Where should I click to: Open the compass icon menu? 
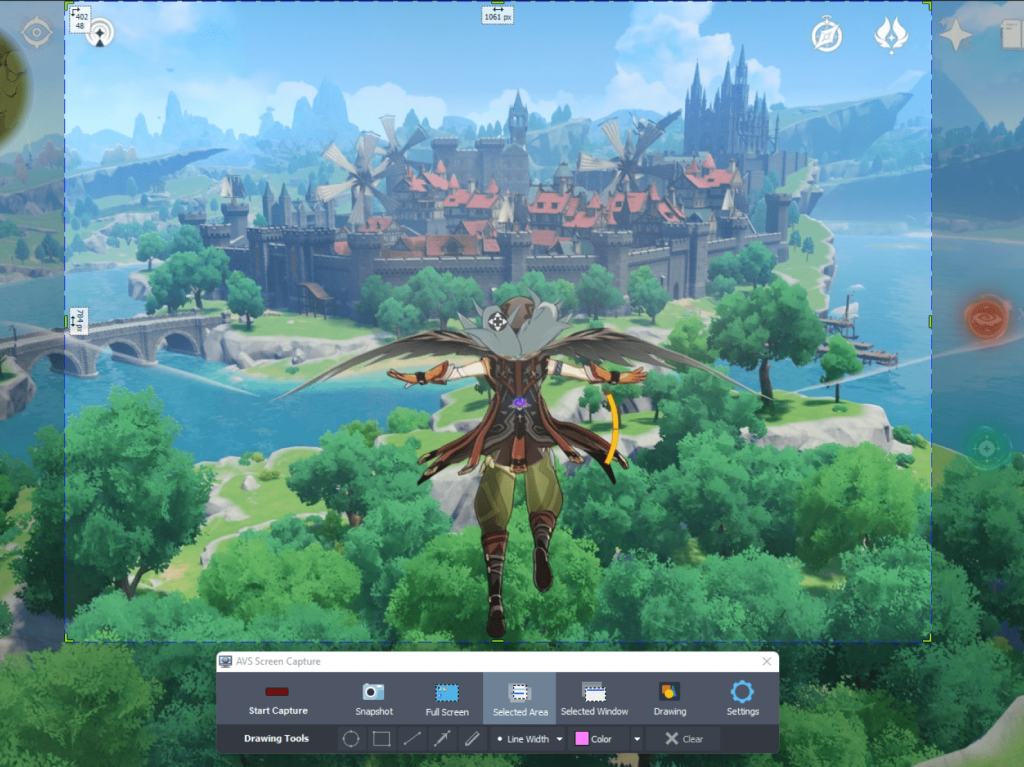(827, 36)
